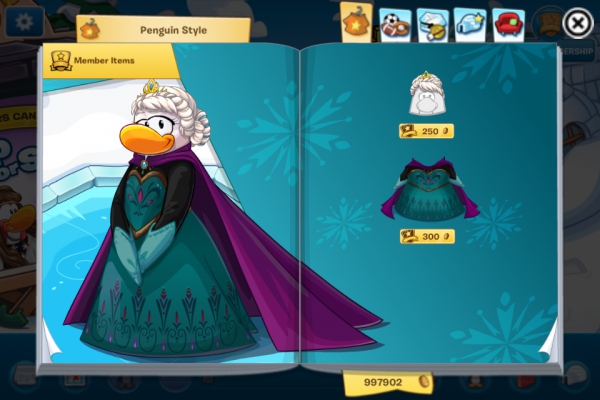Viewport: 600px width, 400px height.
Task: Select the white braided wig with tiara
Action: click(427, 96)
